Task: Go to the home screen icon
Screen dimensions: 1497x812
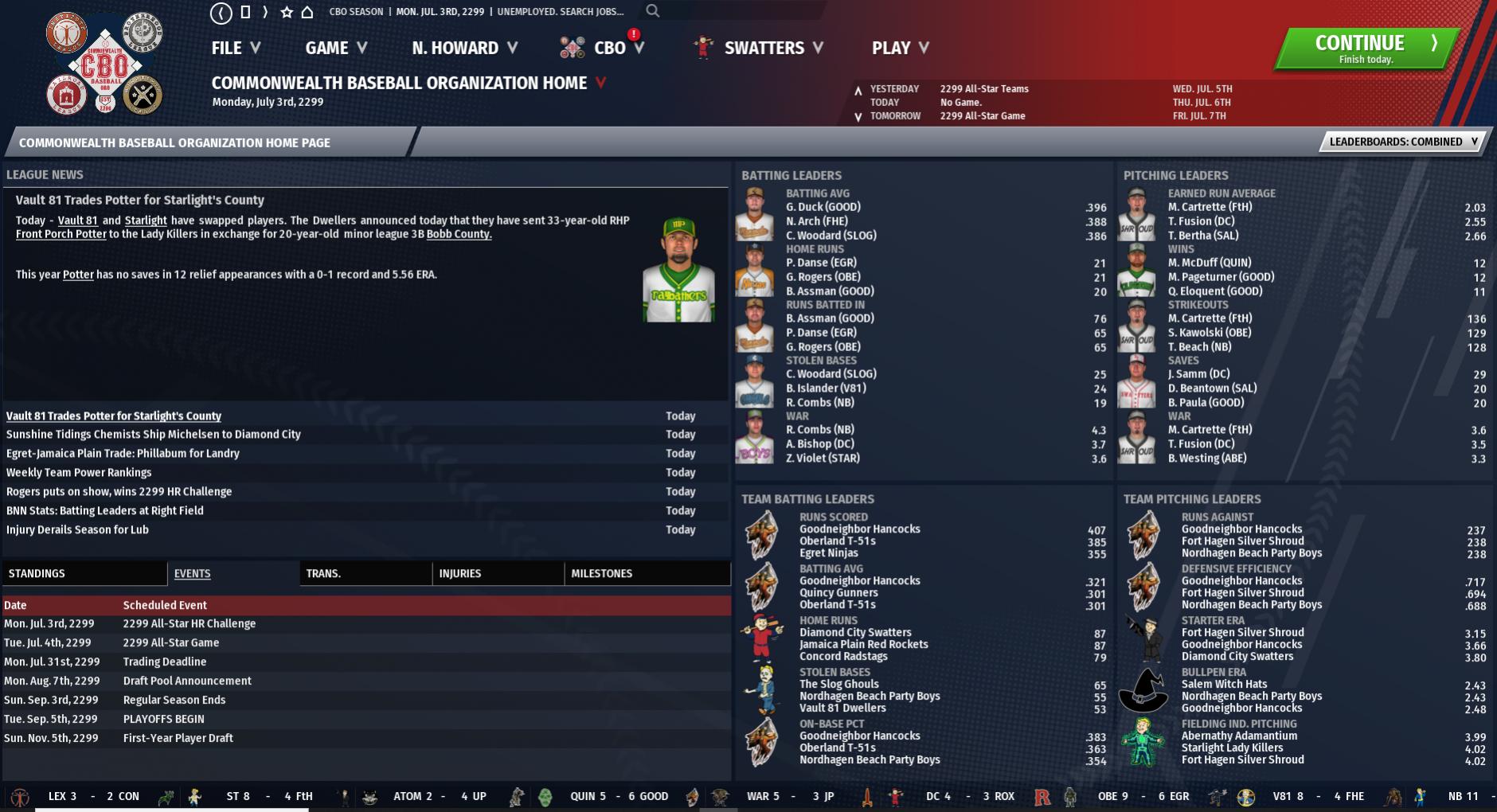Action: (307, 12)
